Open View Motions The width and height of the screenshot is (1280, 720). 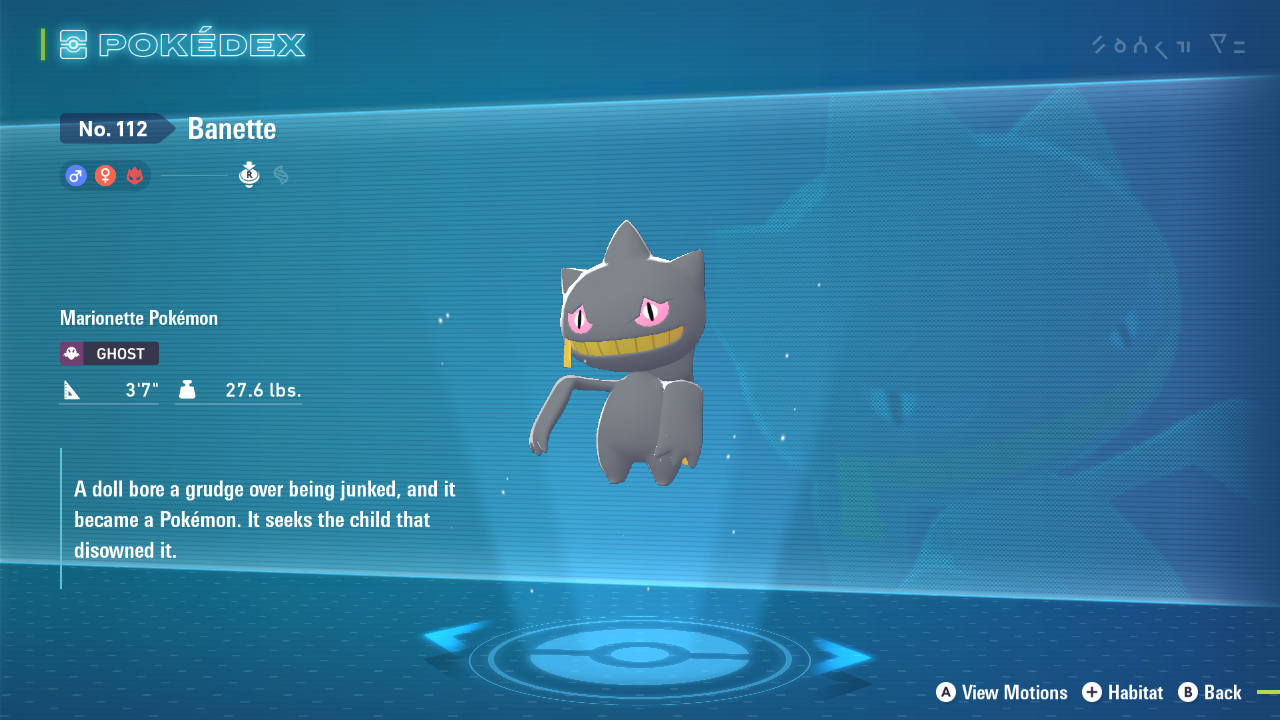1001,693
